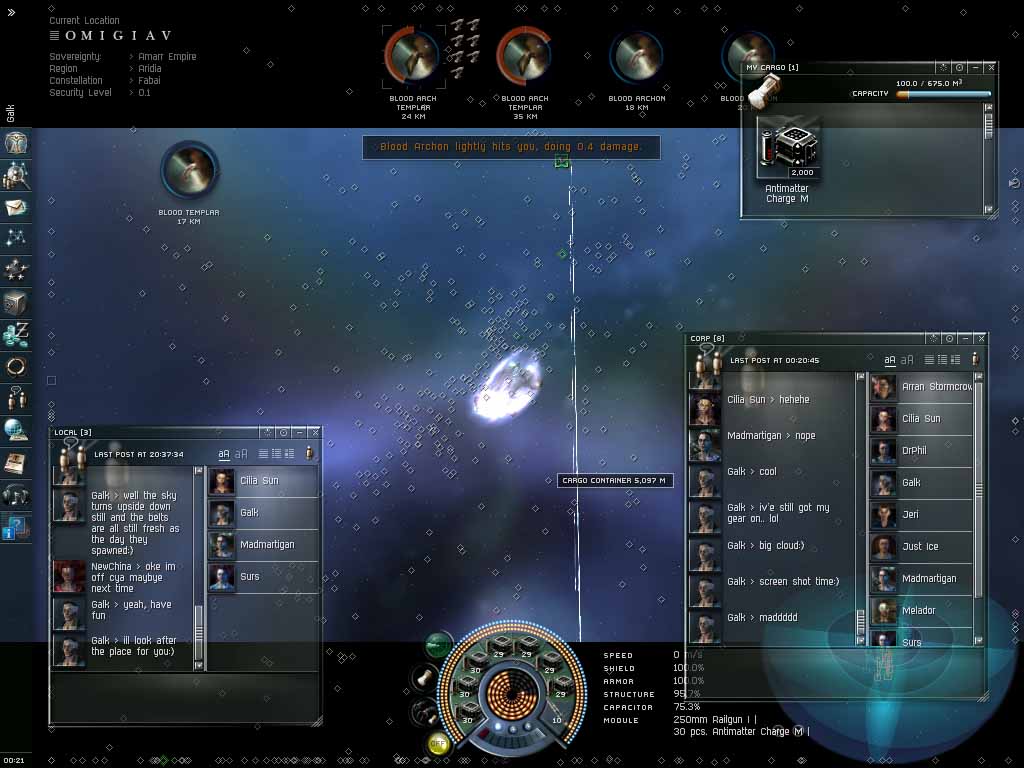Open the help question mark icon
Viewport: 1024px width, 768px height.
(x=15, y=527)
